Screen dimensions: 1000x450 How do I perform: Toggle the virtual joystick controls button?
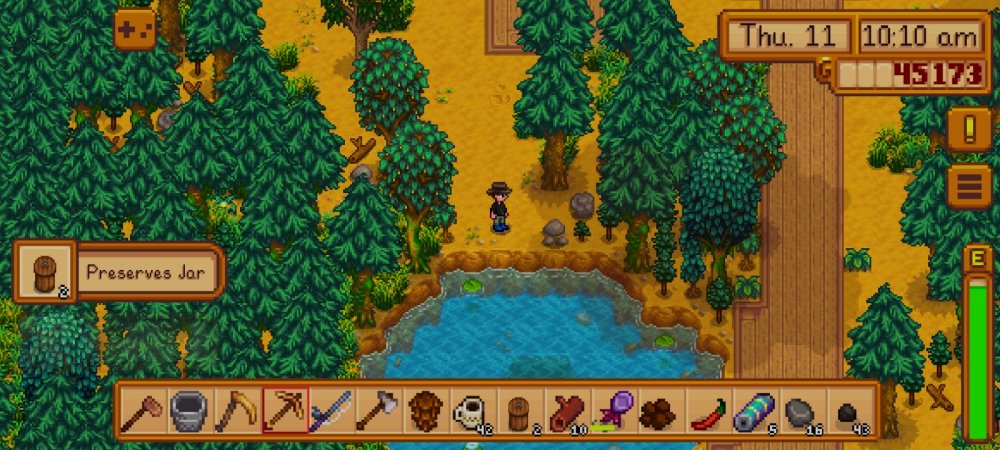(134, 30)
